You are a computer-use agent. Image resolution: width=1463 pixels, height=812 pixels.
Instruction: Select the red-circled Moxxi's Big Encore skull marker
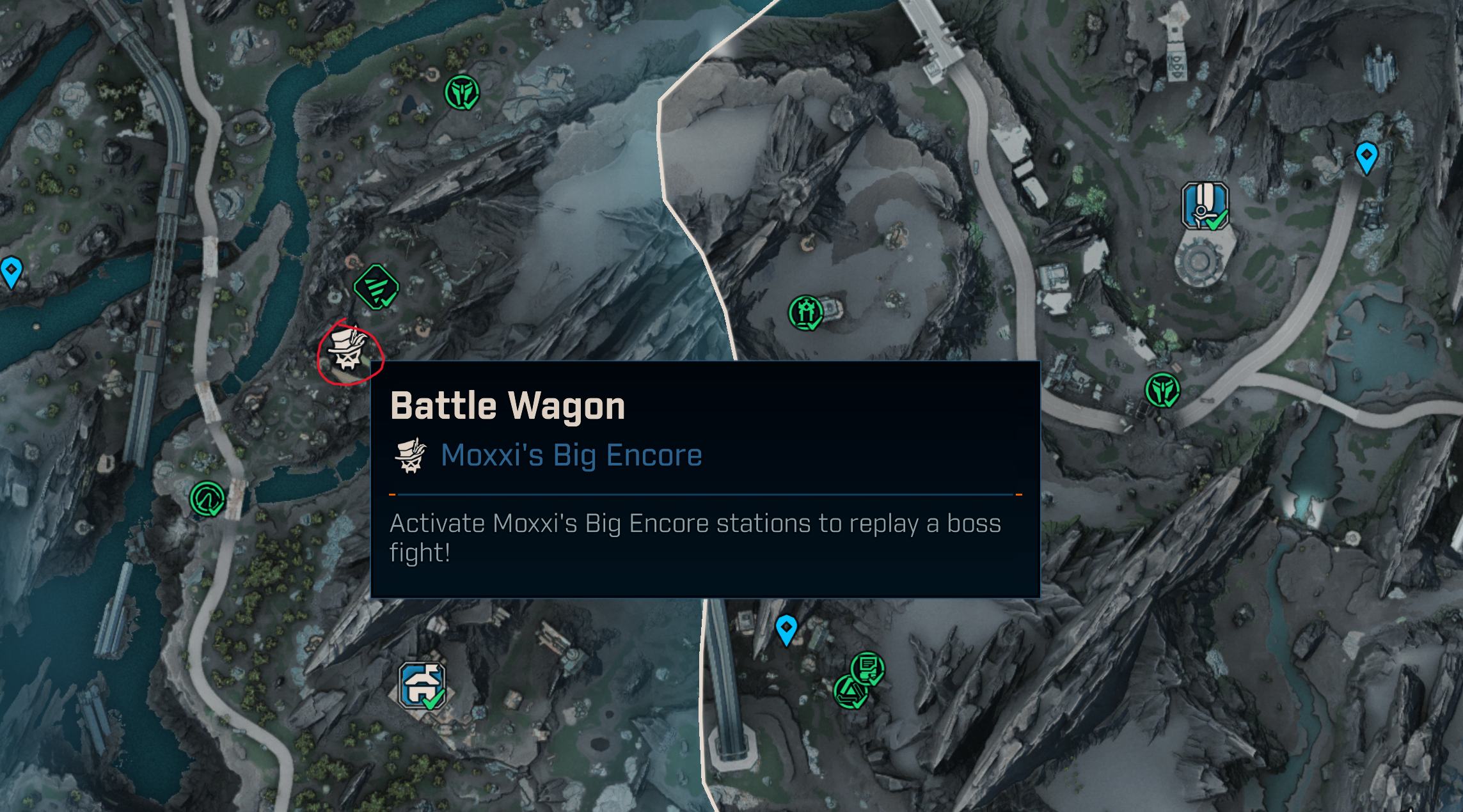[348, 351]
